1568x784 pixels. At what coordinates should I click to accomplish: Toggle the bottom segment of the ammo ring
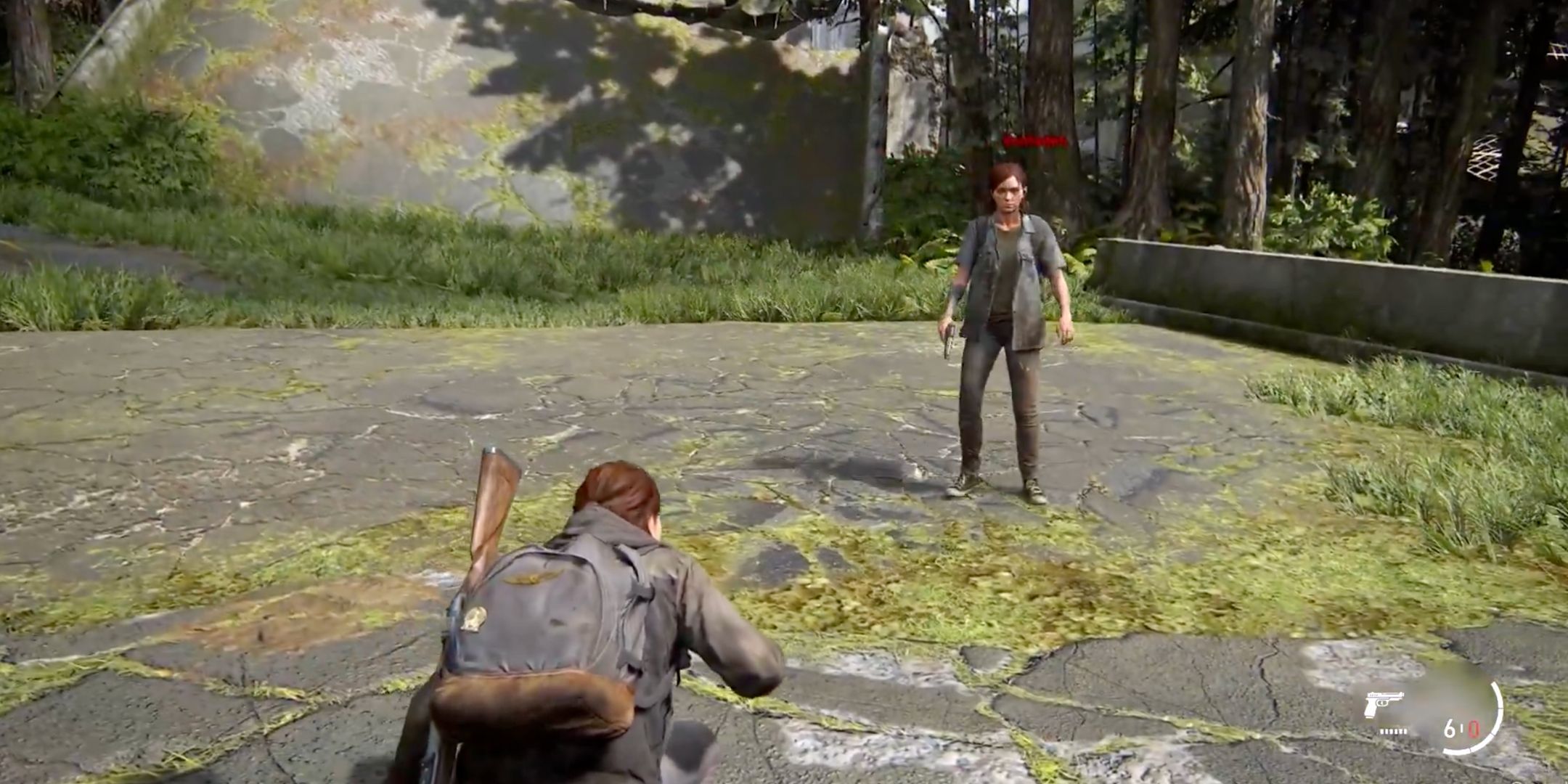(1456, 754)
